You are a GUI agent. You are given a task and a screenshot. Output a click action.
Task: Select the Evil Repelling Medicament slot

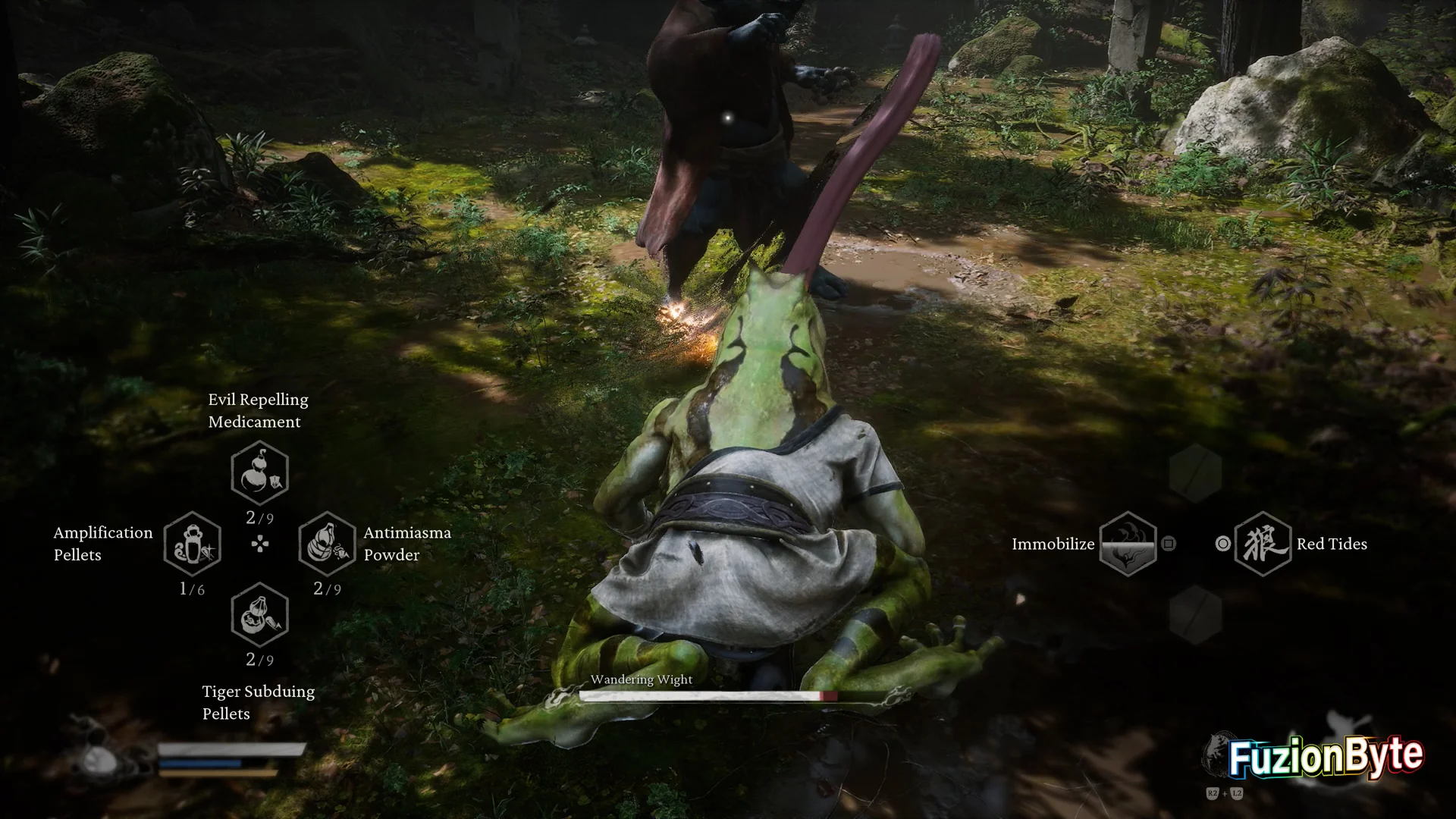(259, 473)
